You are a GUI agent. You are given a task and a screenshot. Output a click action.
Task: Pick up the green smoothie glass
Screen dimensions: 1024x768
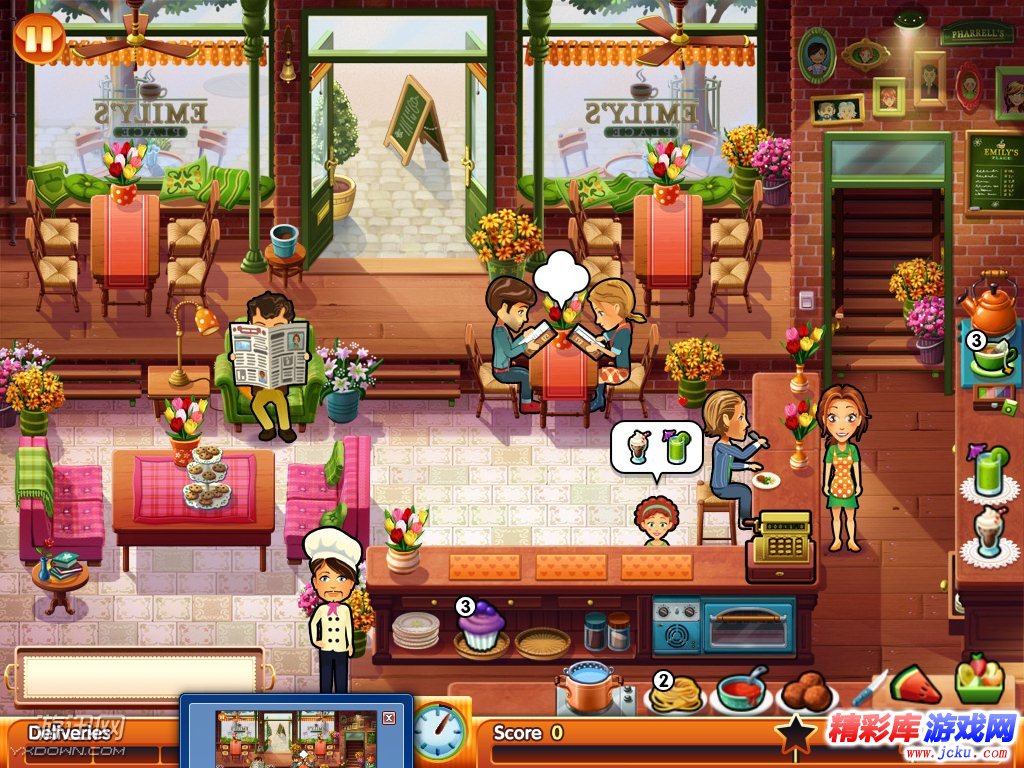pyautogui.click(x=990, y=473)
